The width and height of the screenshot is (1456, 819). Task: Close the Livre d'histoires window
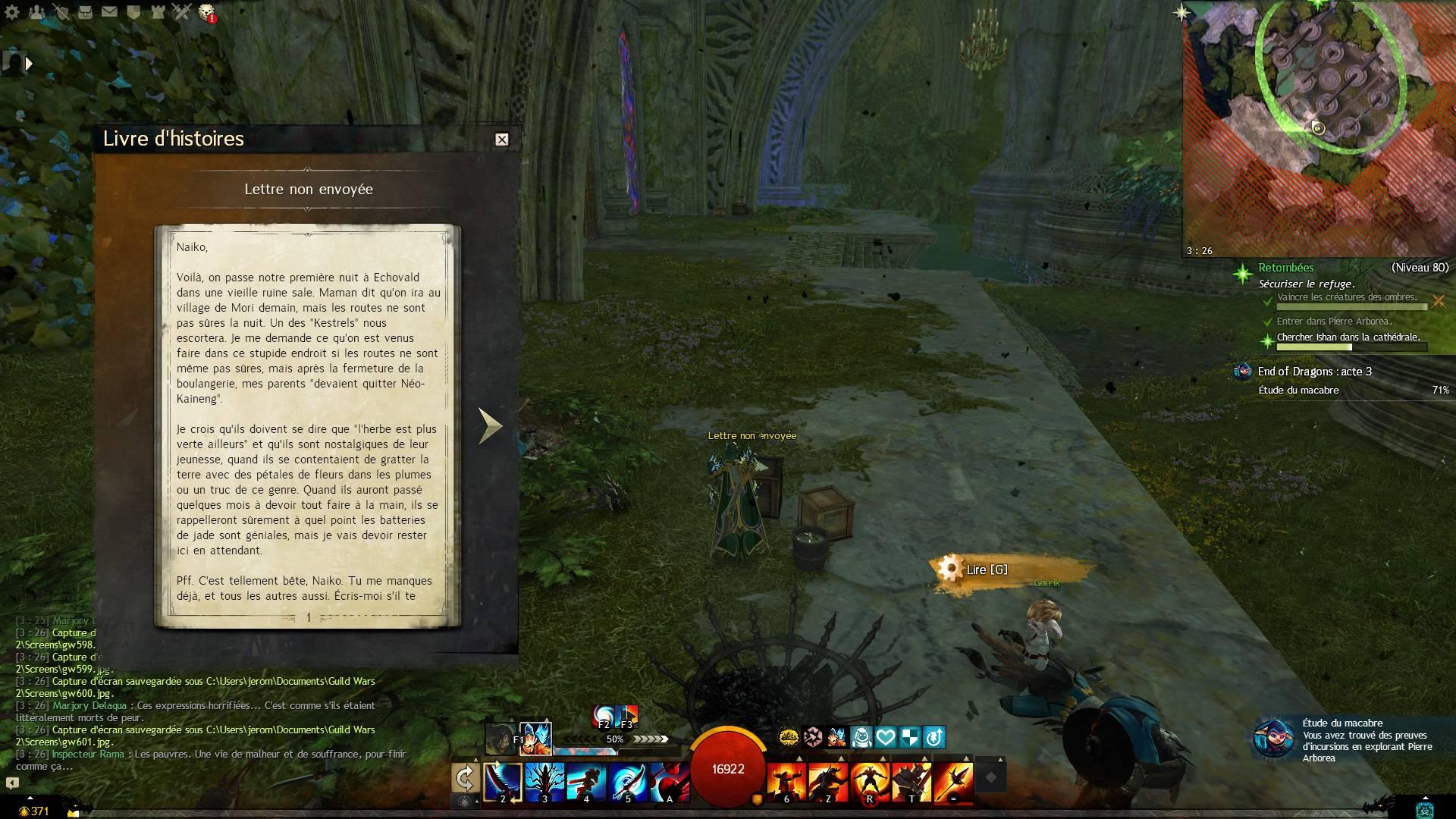coord(501,140)
